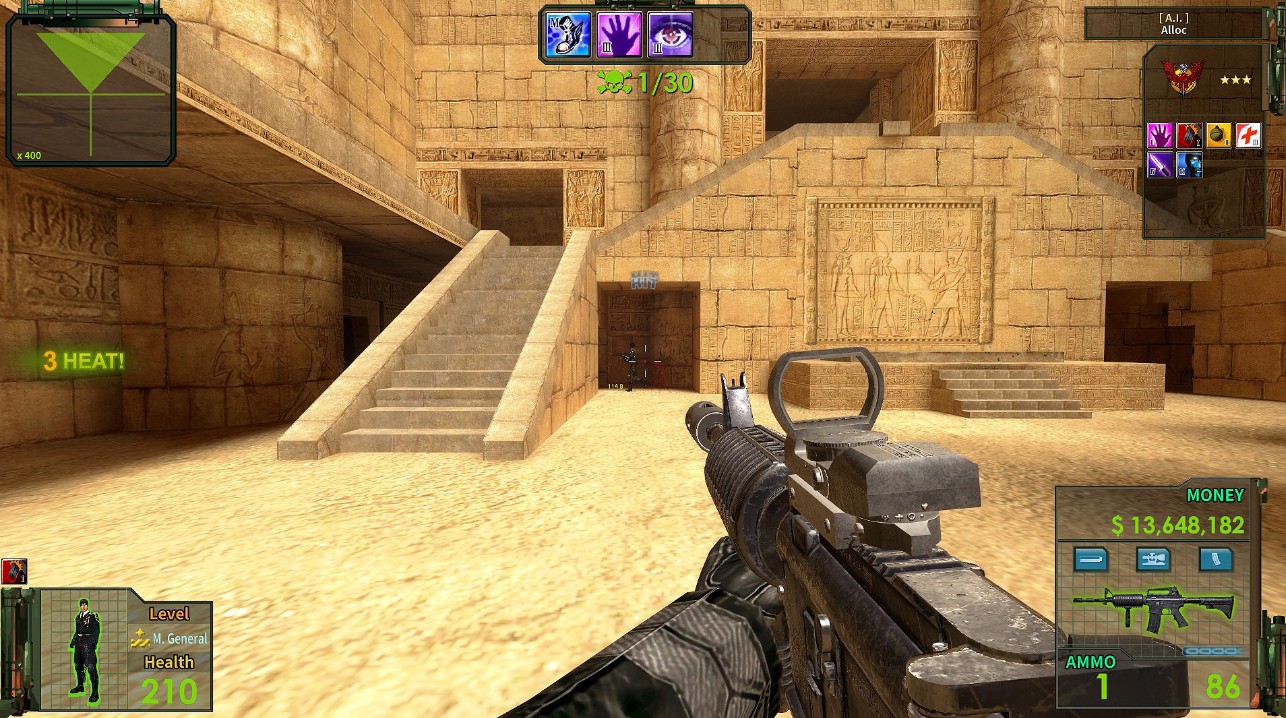Select the red hooded figure skill icon
This screenshot has height=718, width=1286.
click(1188, 136)
